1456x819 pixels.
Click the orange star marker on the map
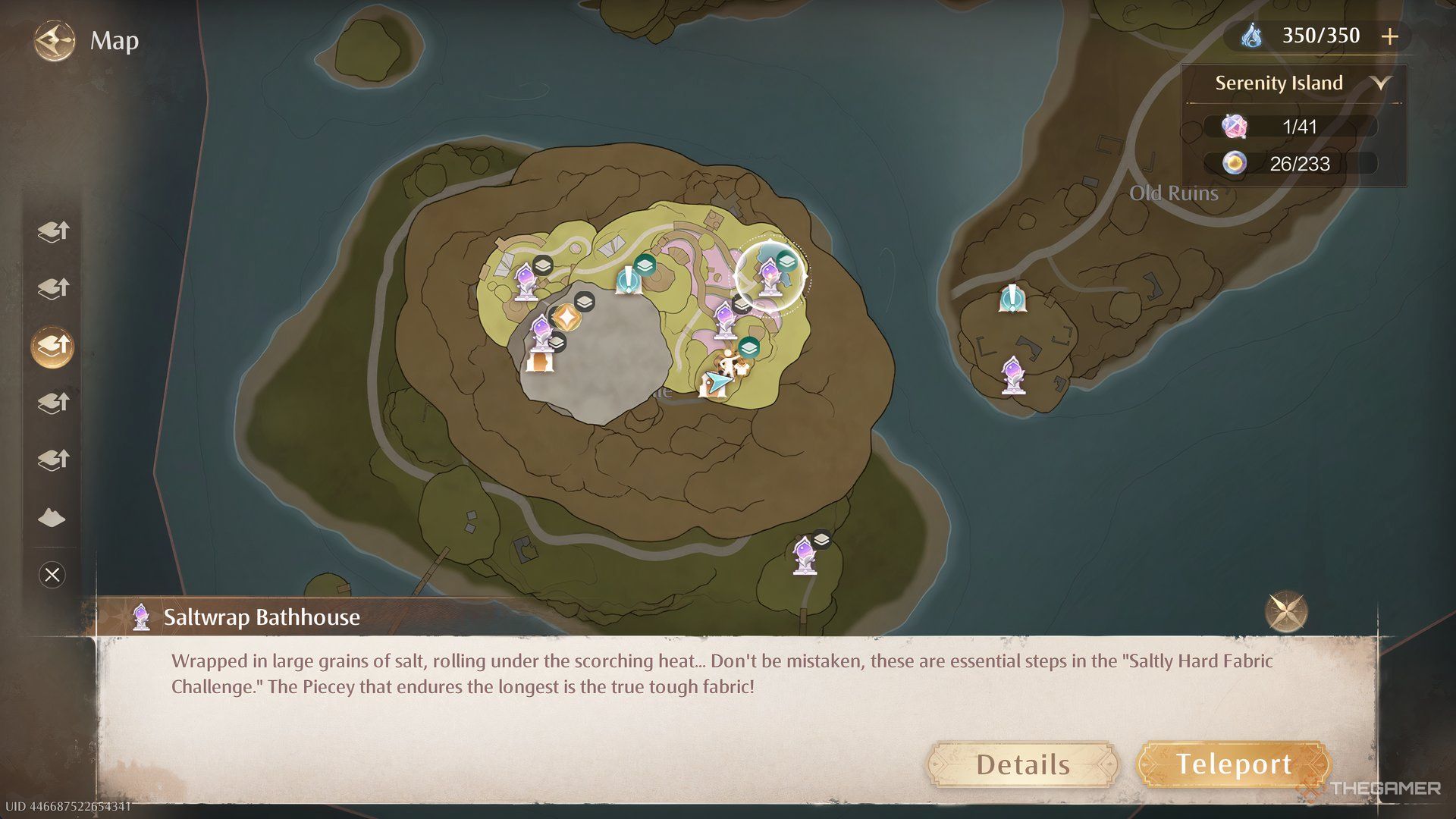click(565, 317)
